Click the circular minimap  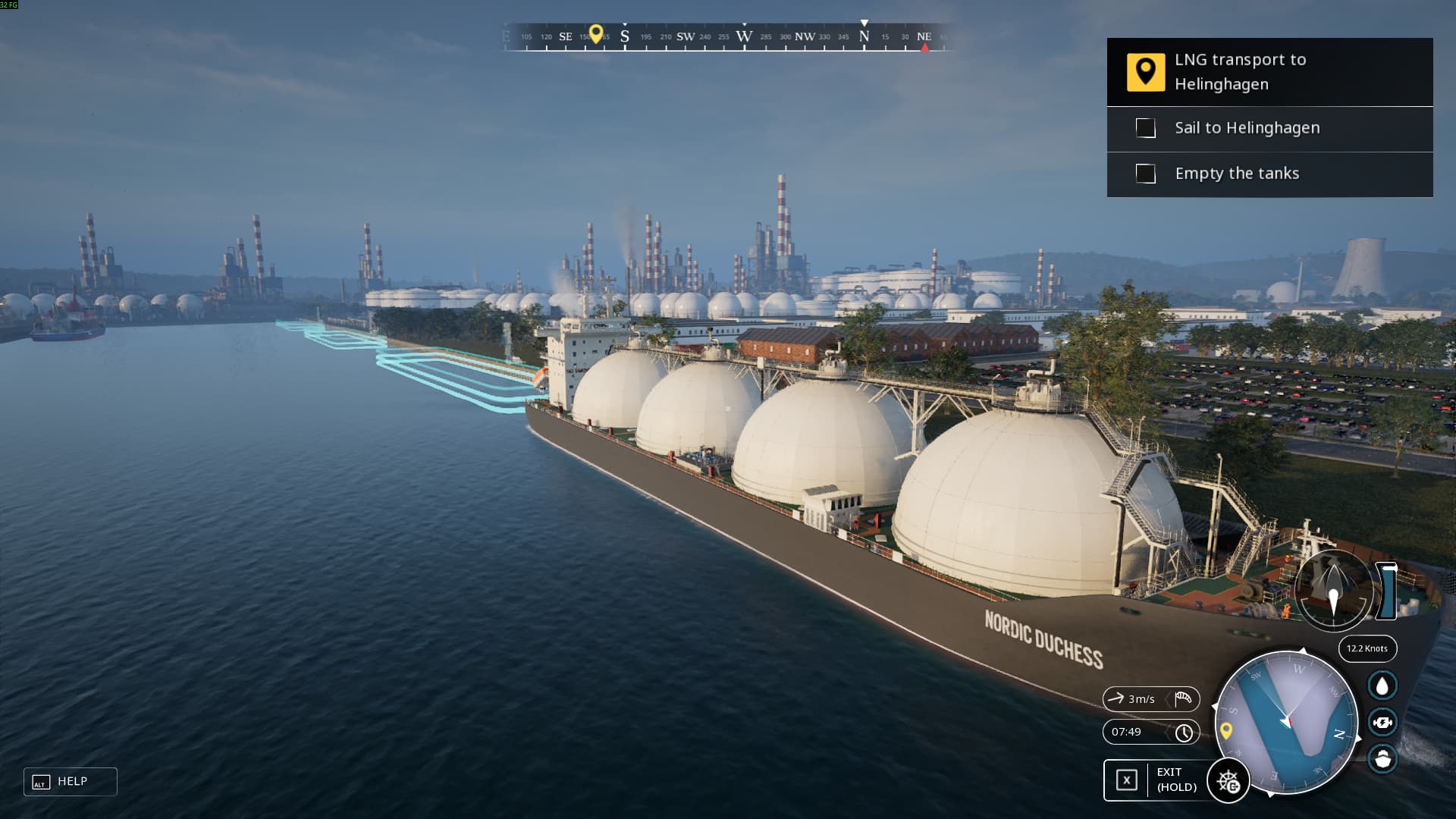point(1288,723)
